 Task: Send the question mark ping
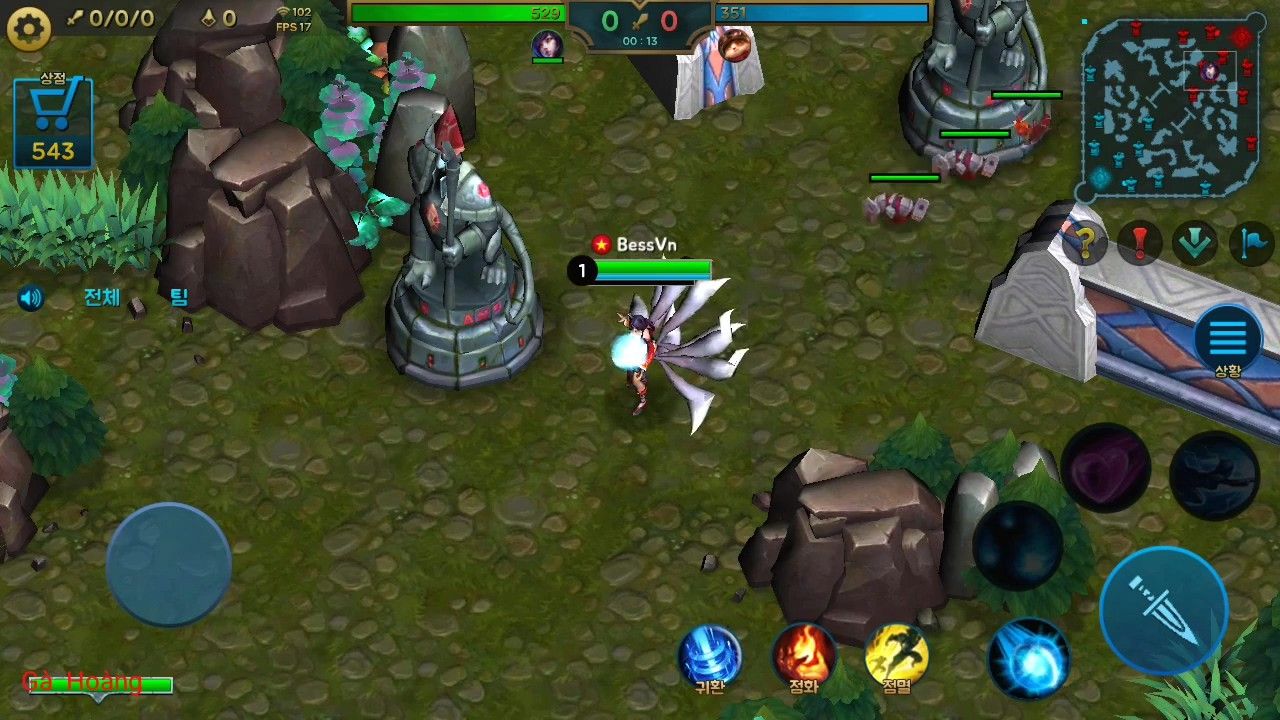[x=1084, y=242]
